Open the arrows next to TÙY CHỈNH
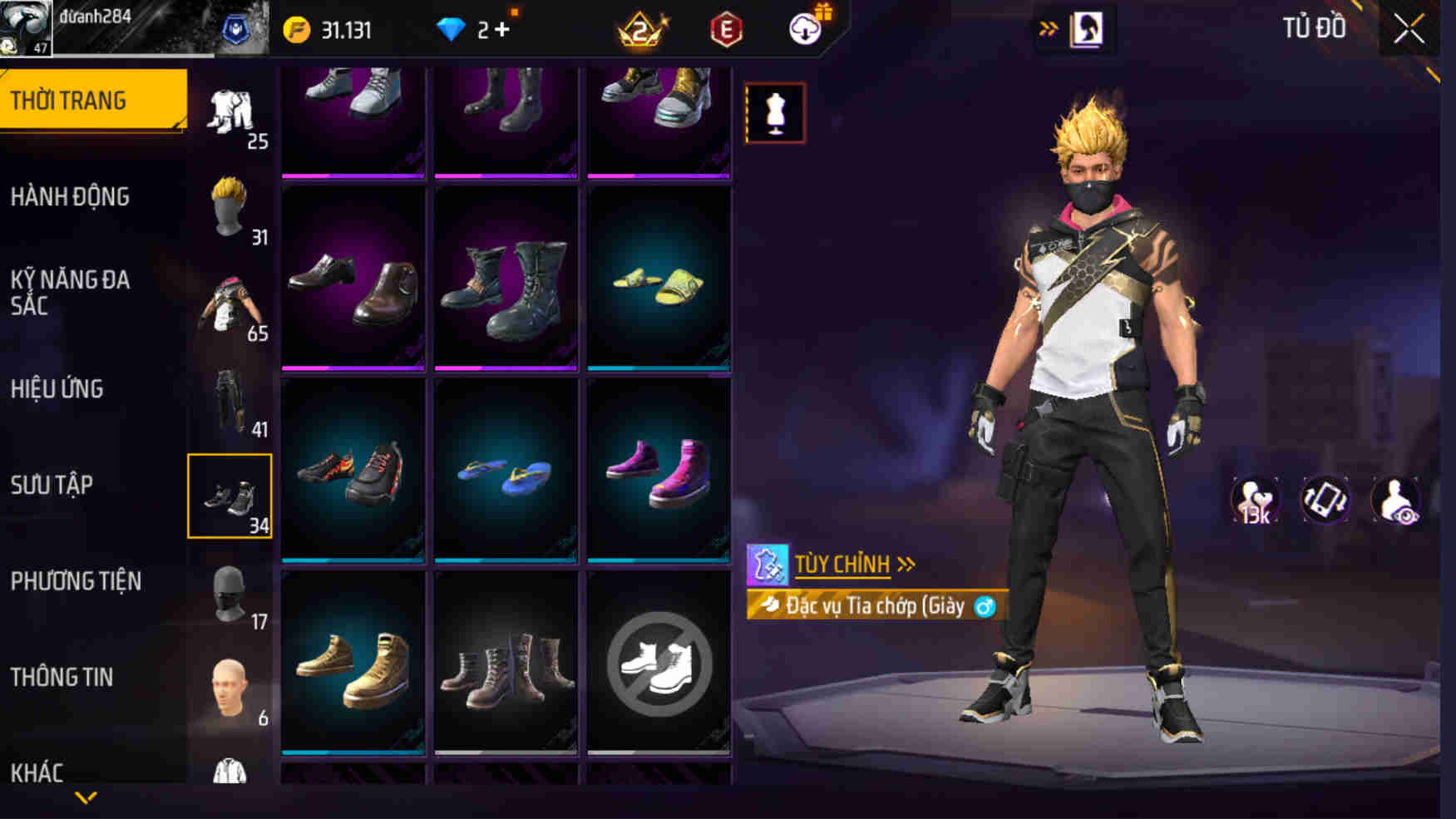The image size is (1456, 819). pyautogui.click(x=904, y=565)
